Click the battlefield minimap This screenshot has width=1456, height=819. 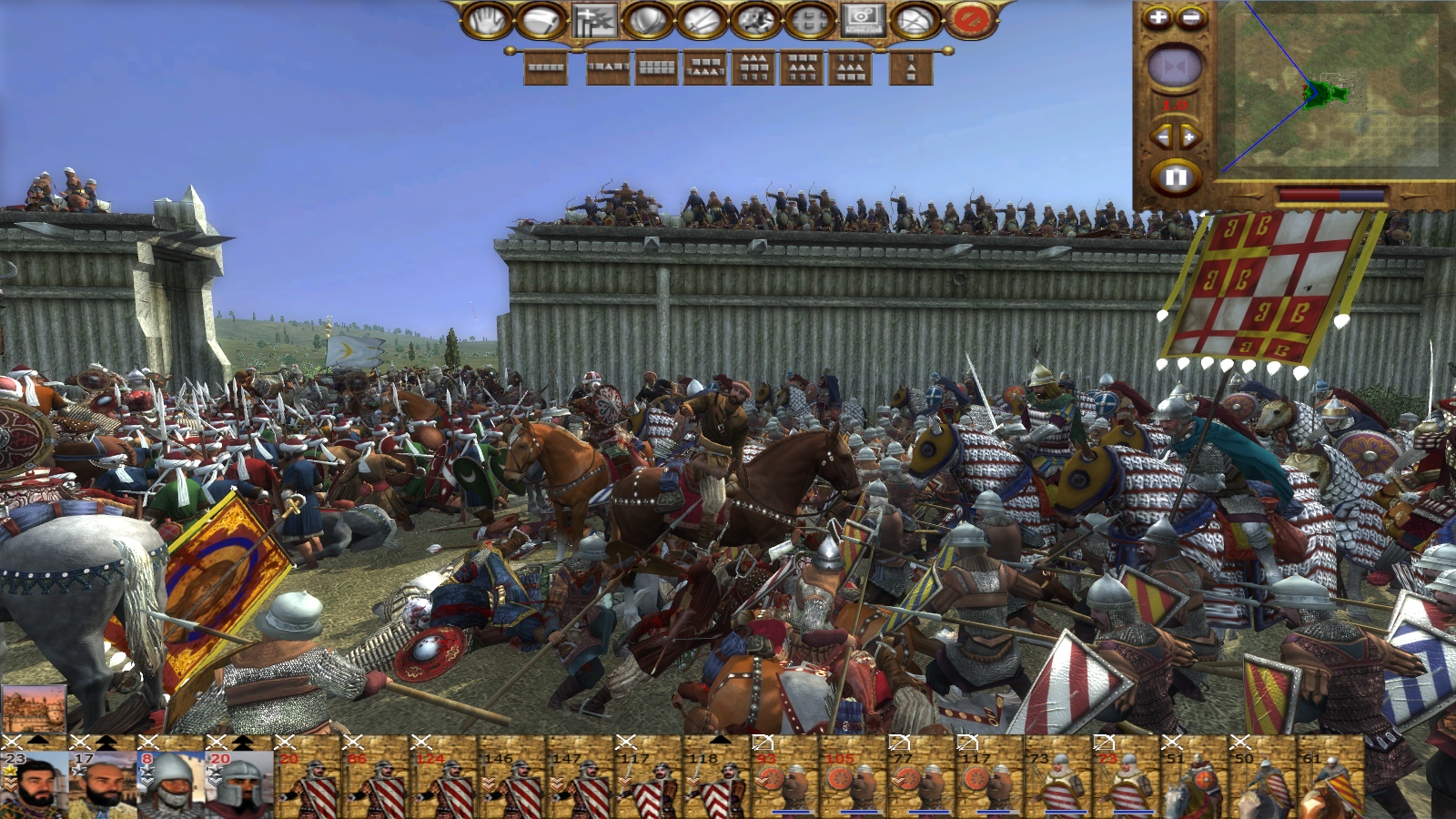pos(1328,89)
